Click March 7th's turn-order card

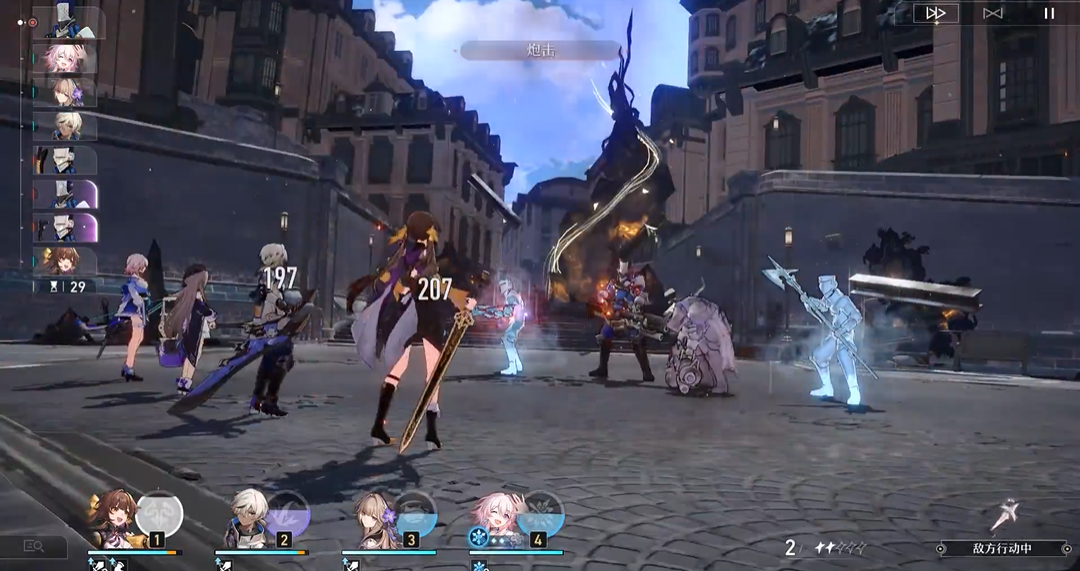[x=67, y=58]
